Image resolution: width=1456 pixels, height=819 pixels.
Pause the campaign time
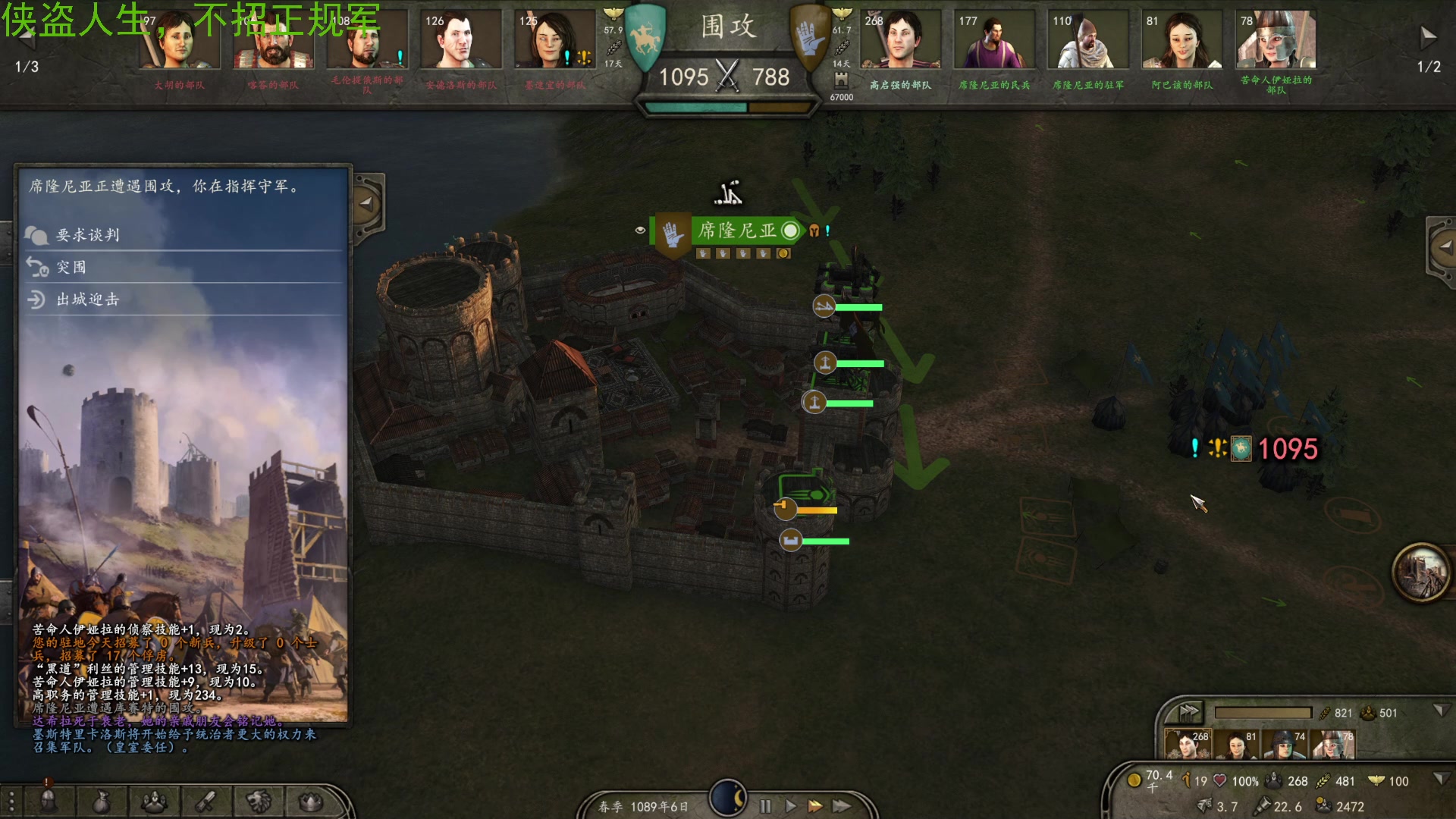tap(765, 806)
